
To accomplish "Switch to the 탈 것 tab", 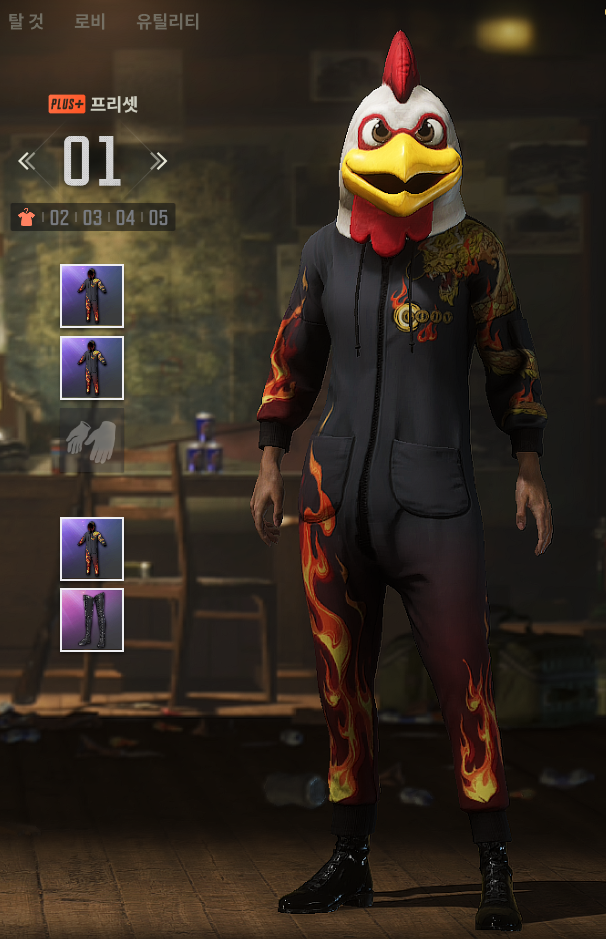I will click(25, 21).
